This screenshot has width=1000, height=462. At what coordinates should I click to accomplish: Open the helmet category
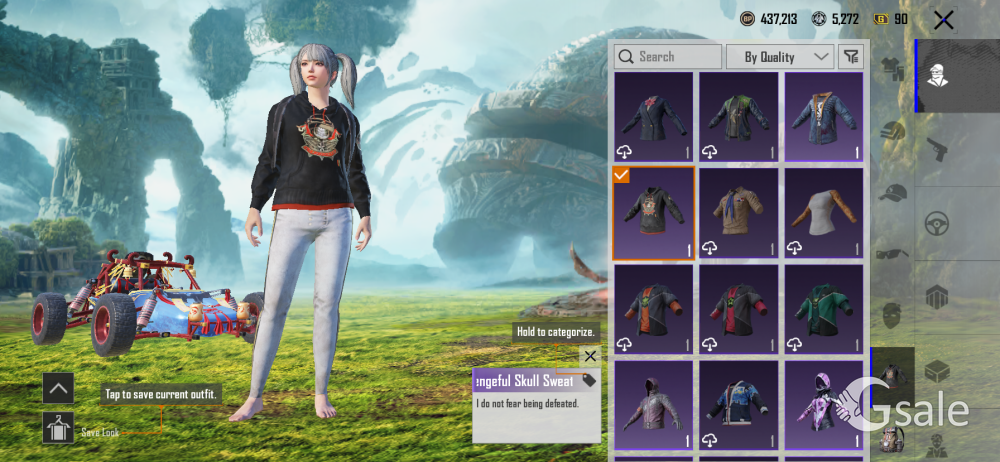pos(892,131)
